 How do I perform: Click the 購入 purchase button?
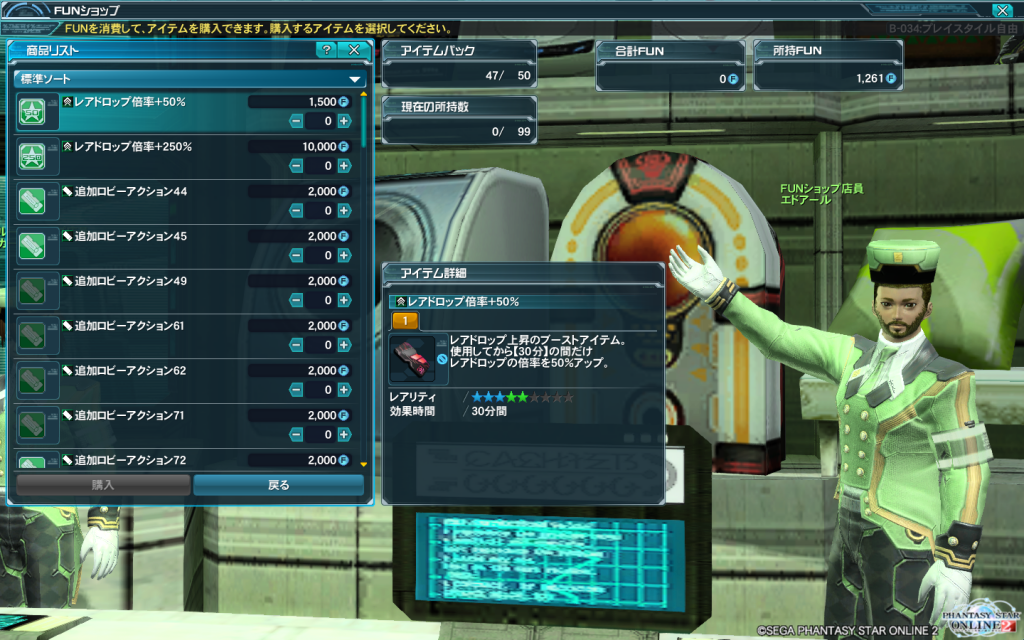[103, 485]
